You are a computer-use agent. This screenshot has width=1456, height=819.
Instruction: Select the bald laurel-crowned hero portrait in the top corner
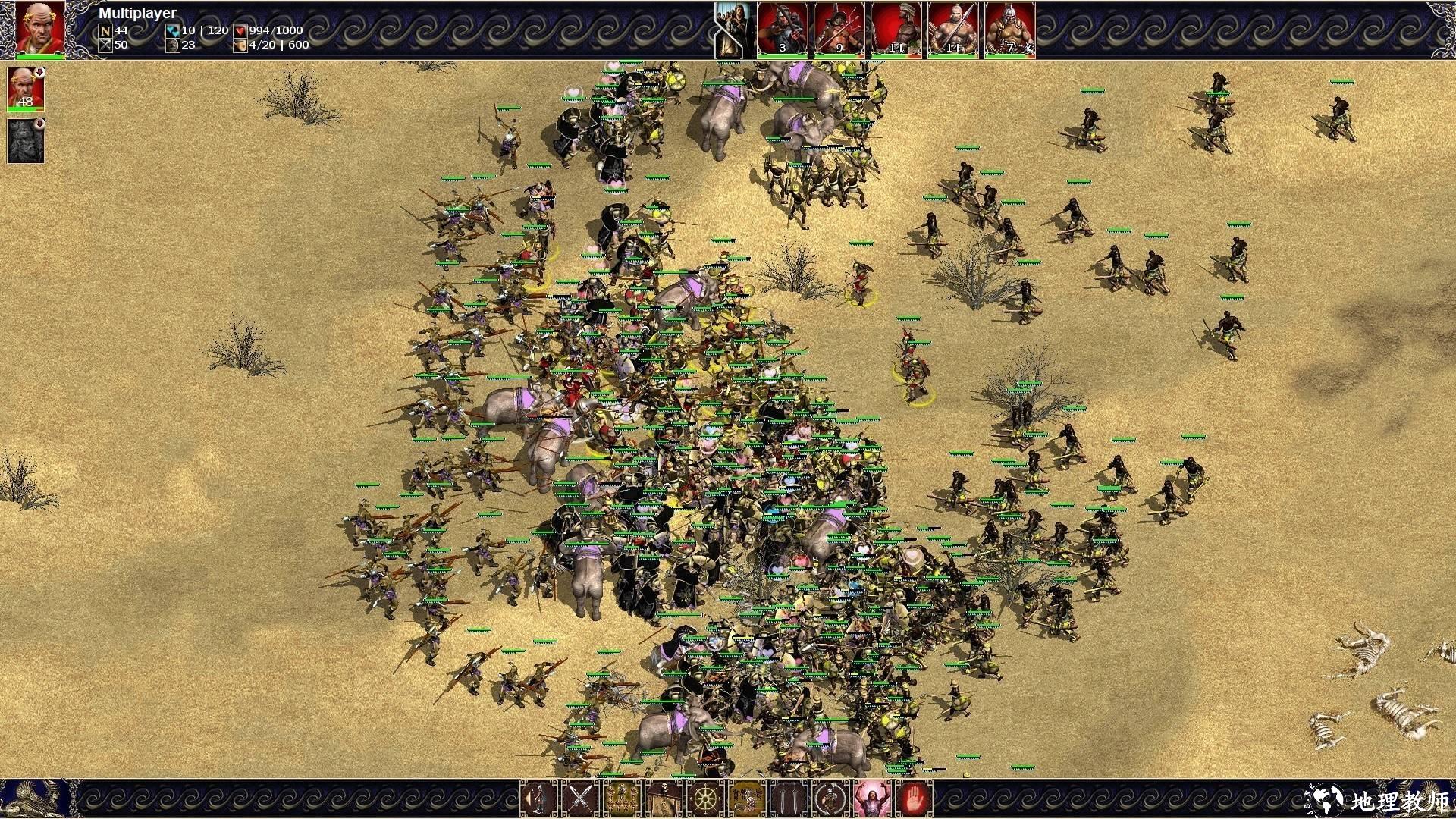(40, 28)
